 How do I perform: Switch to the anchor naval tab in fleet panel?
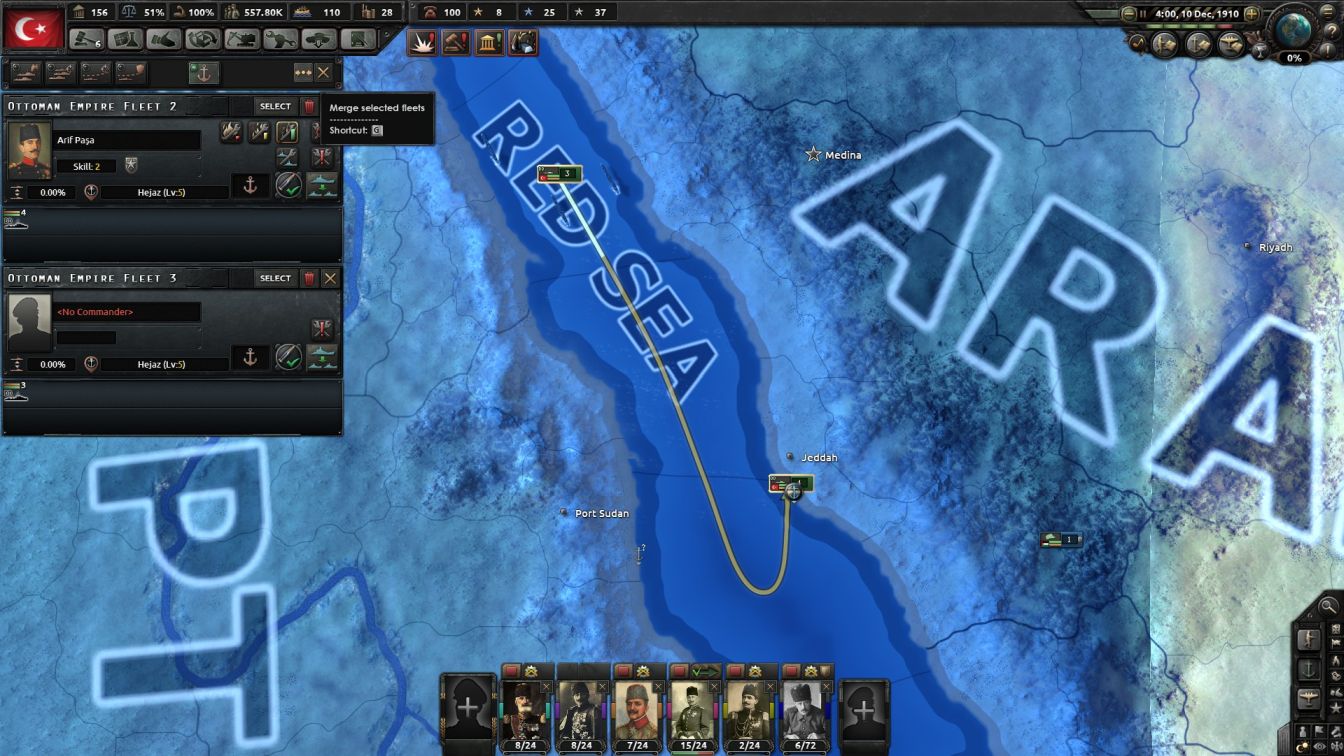pyautogui.click(x=205, y=72)
